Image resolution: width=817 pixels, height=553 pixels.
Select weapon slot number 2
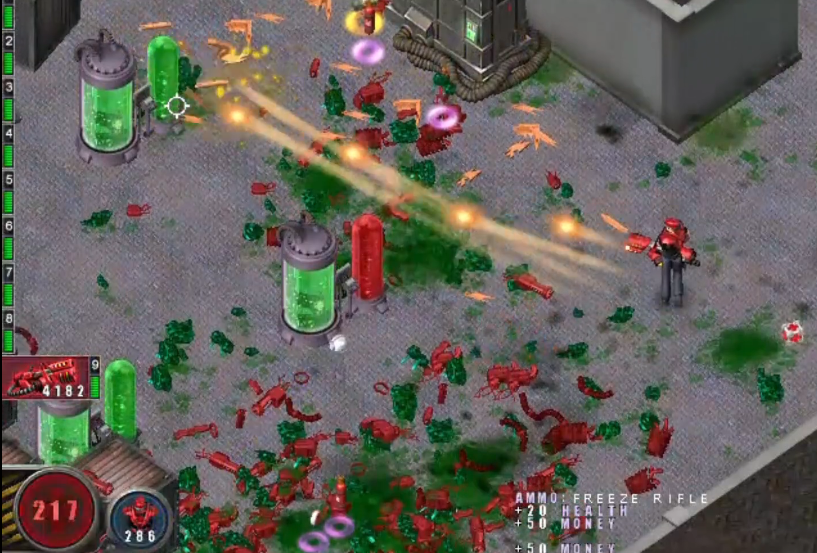click(x=8, y=41)
